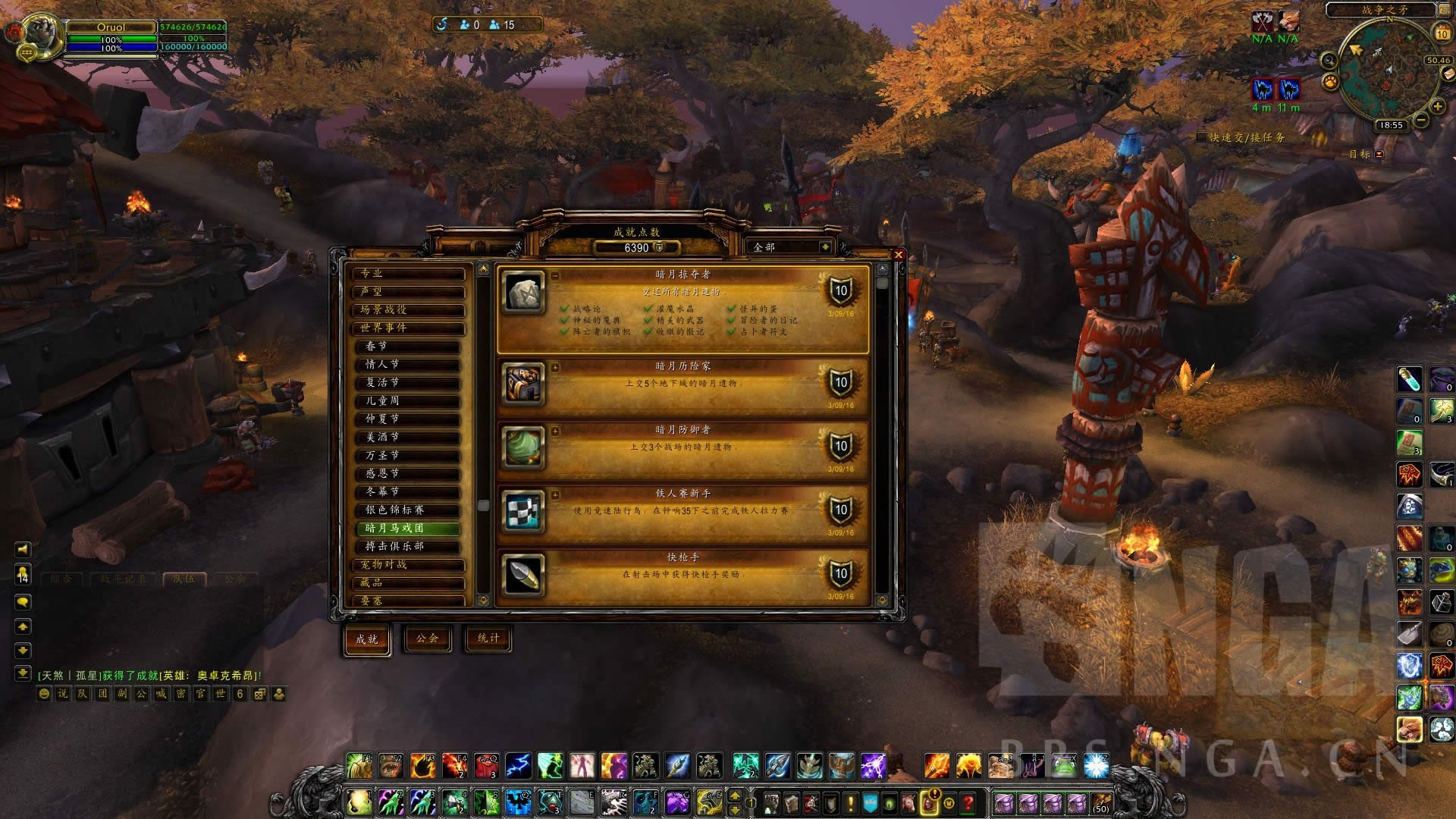
Task: Click the minimap tracking magnifier button
Action: click(x=1329, y=61)
